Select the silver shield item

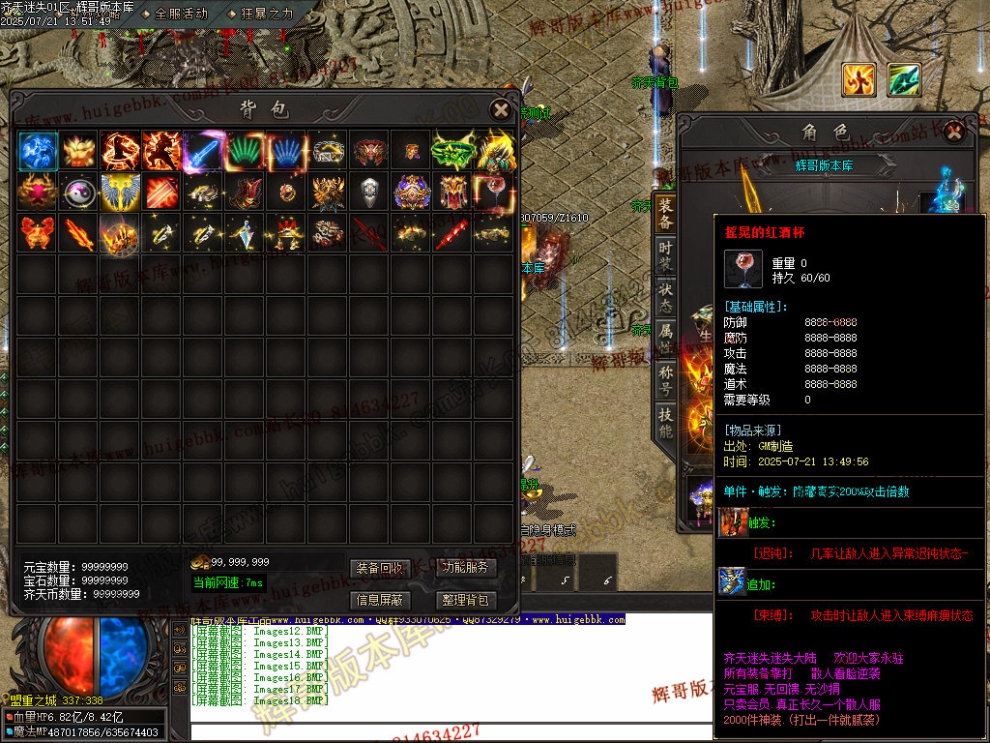point(369,191)
